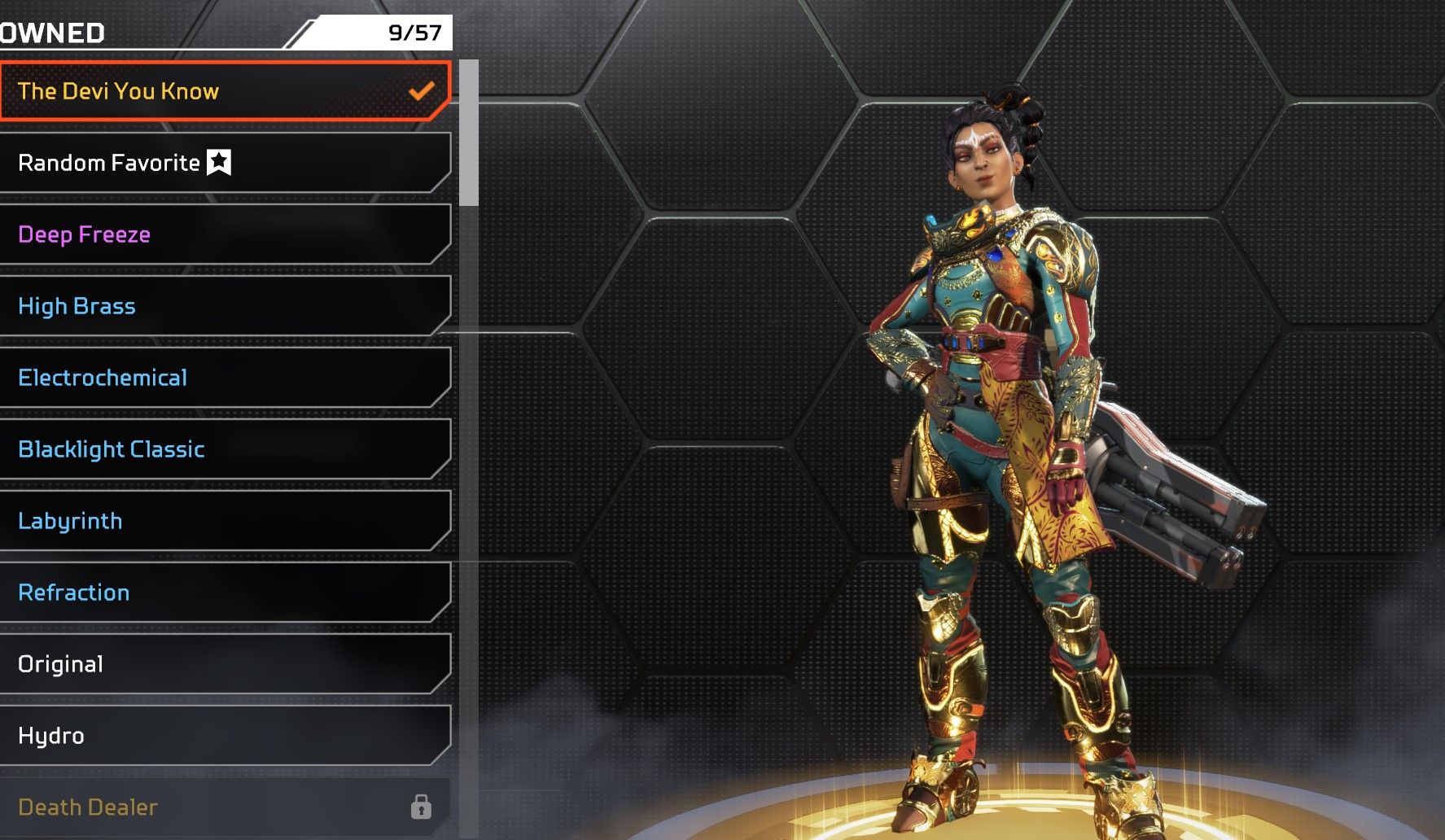Preview the locked Death Dealer skin
The image size is (1445, 840).
coord(224,807)
